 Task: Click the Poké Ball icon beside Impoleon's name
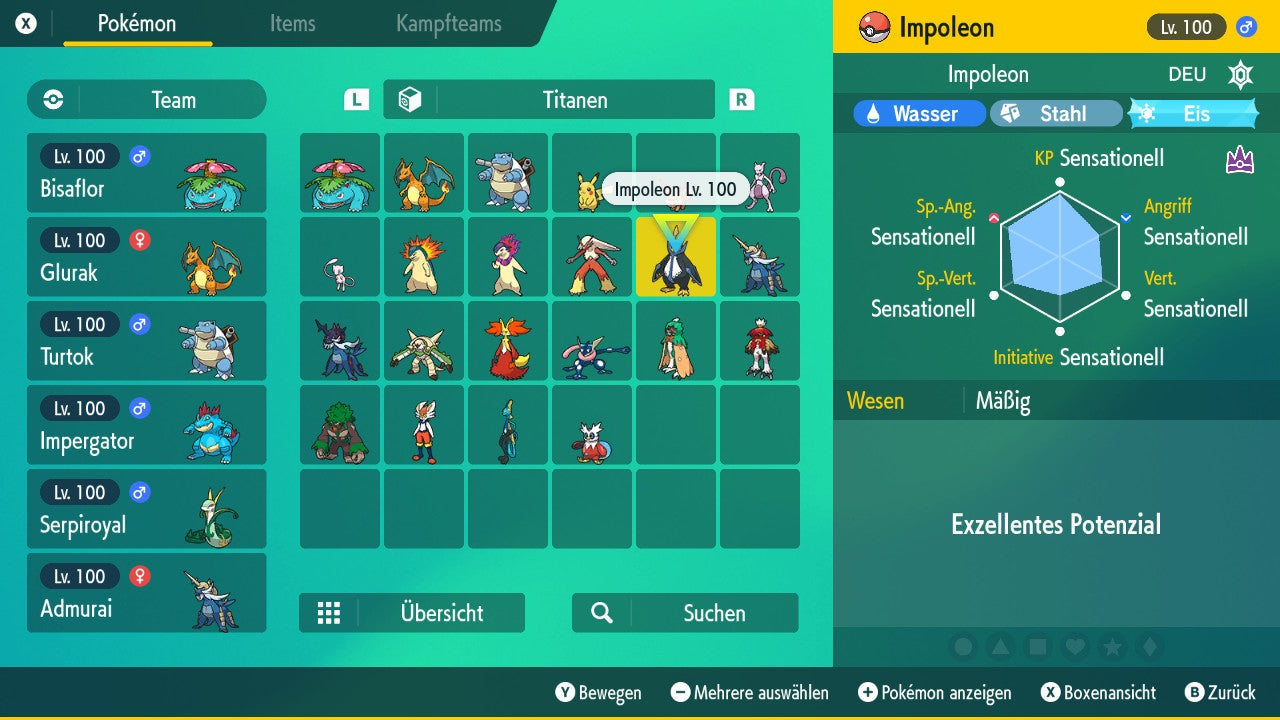click(874, 27)
